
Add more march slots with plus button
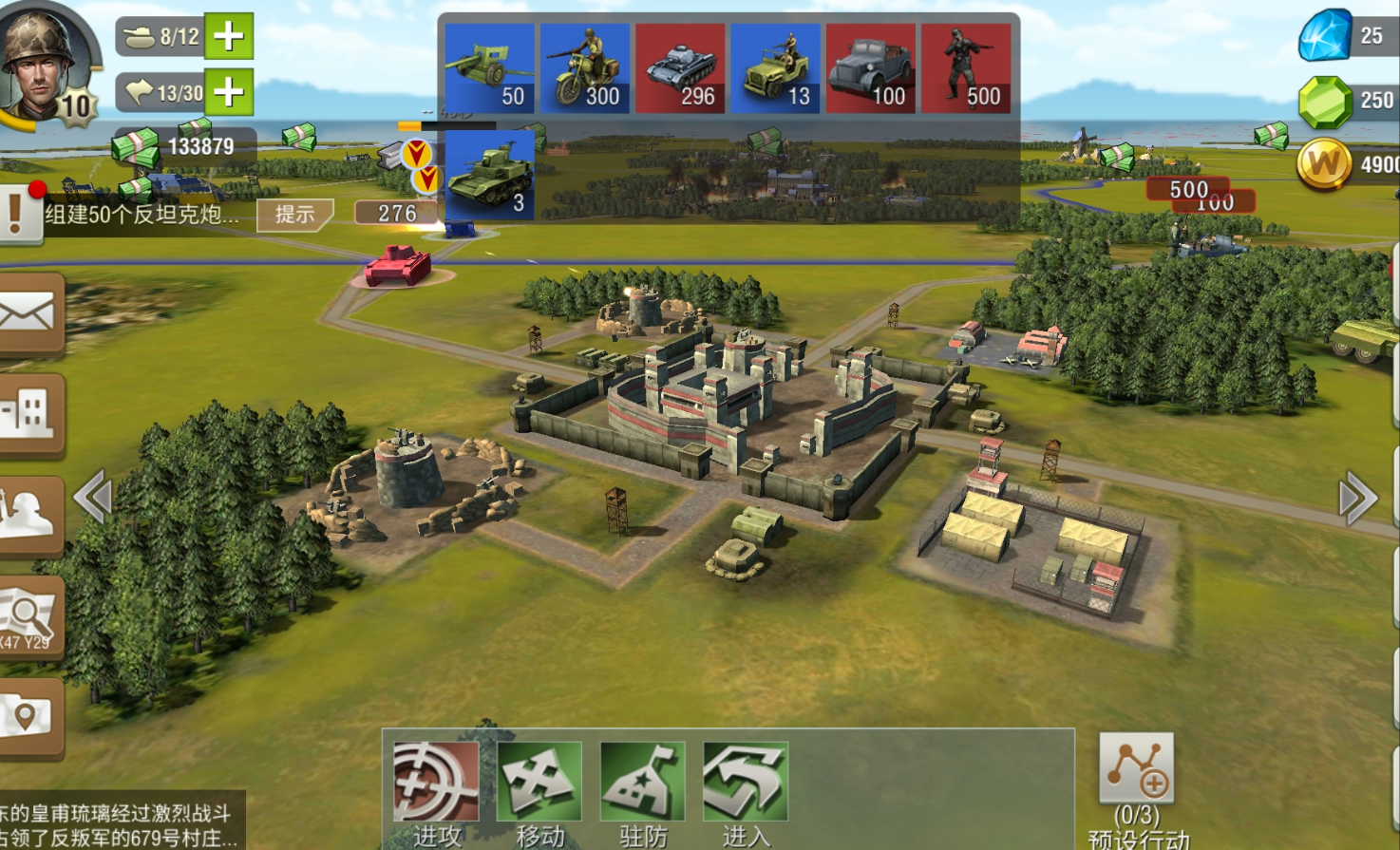point(228,92)
